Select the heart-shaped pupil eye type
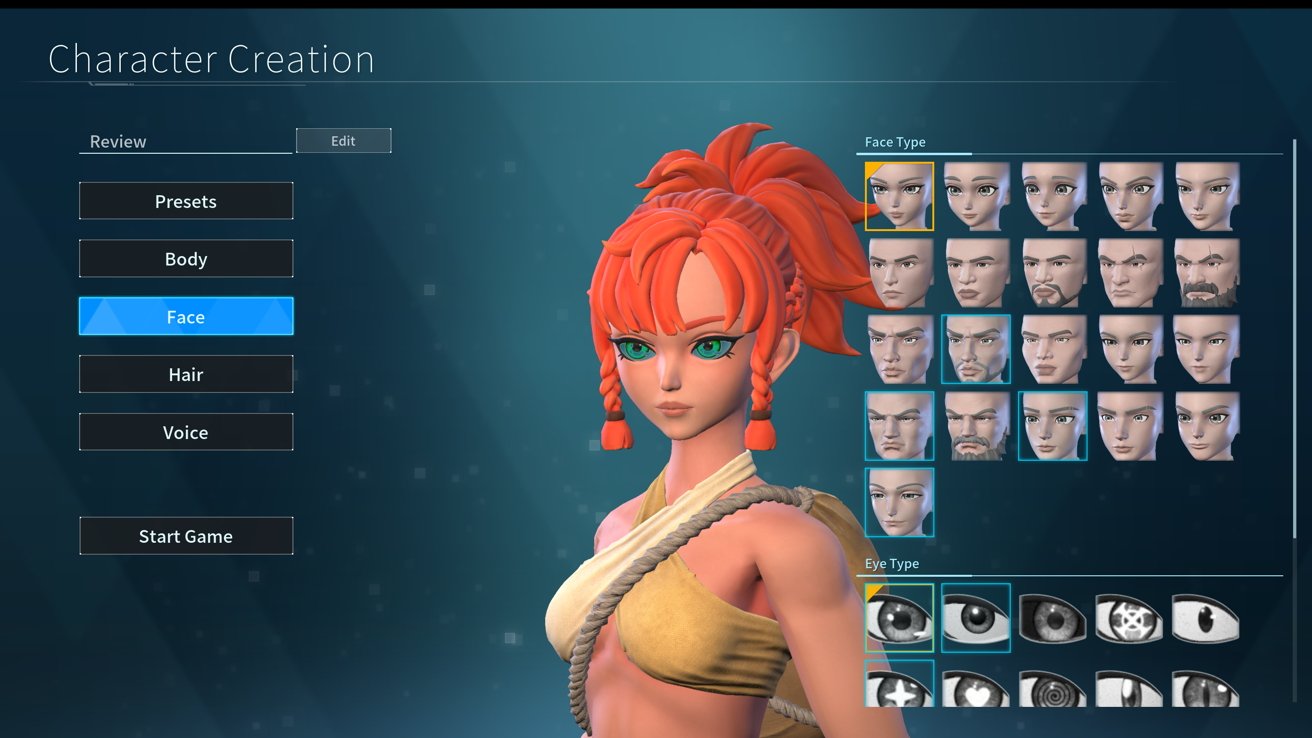This screenshot has width=1312, height=738. (976, 688)
